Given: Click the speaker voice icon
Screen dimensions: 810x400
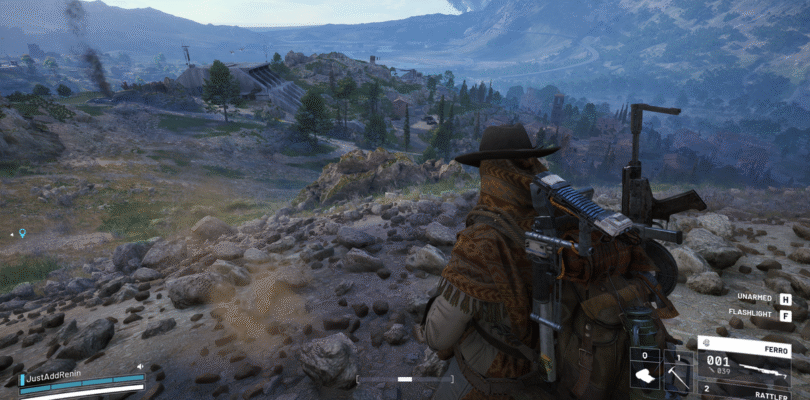Looking at the screenshot, I should (139, 366).
